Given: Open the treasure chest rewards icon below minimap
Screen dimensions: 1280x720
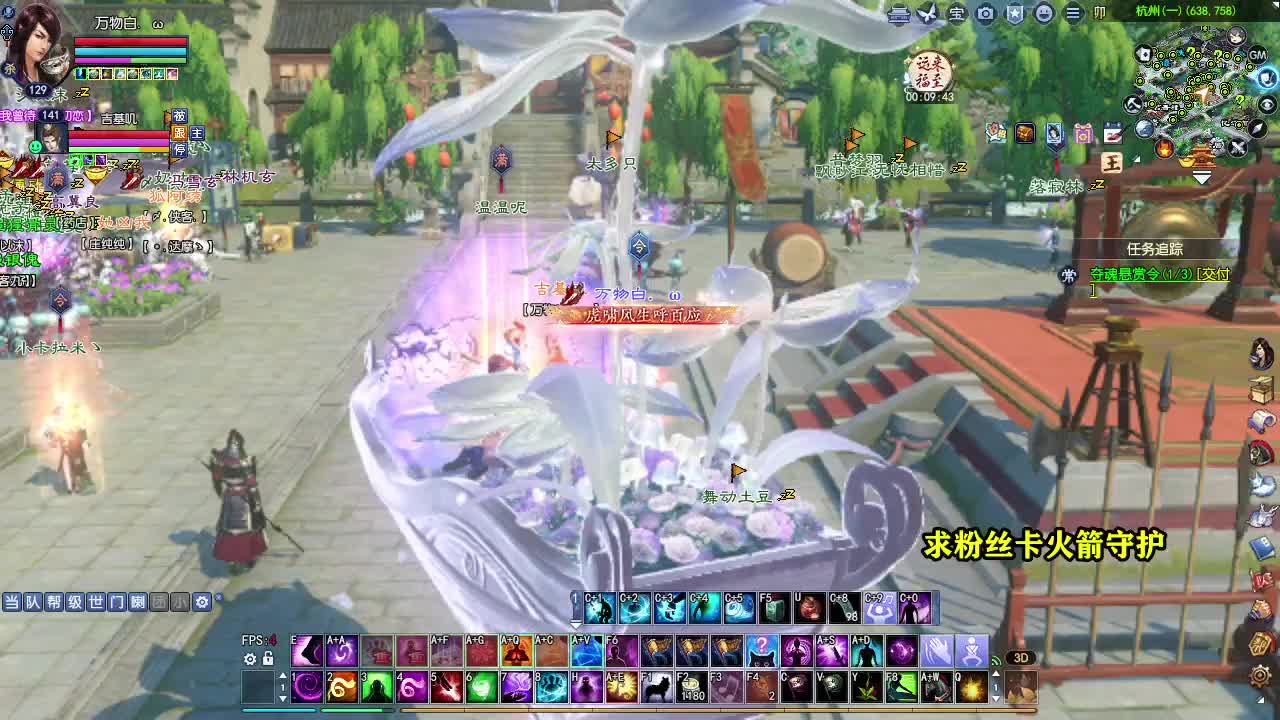Looking at the screenshot, I should [1024, 132].
